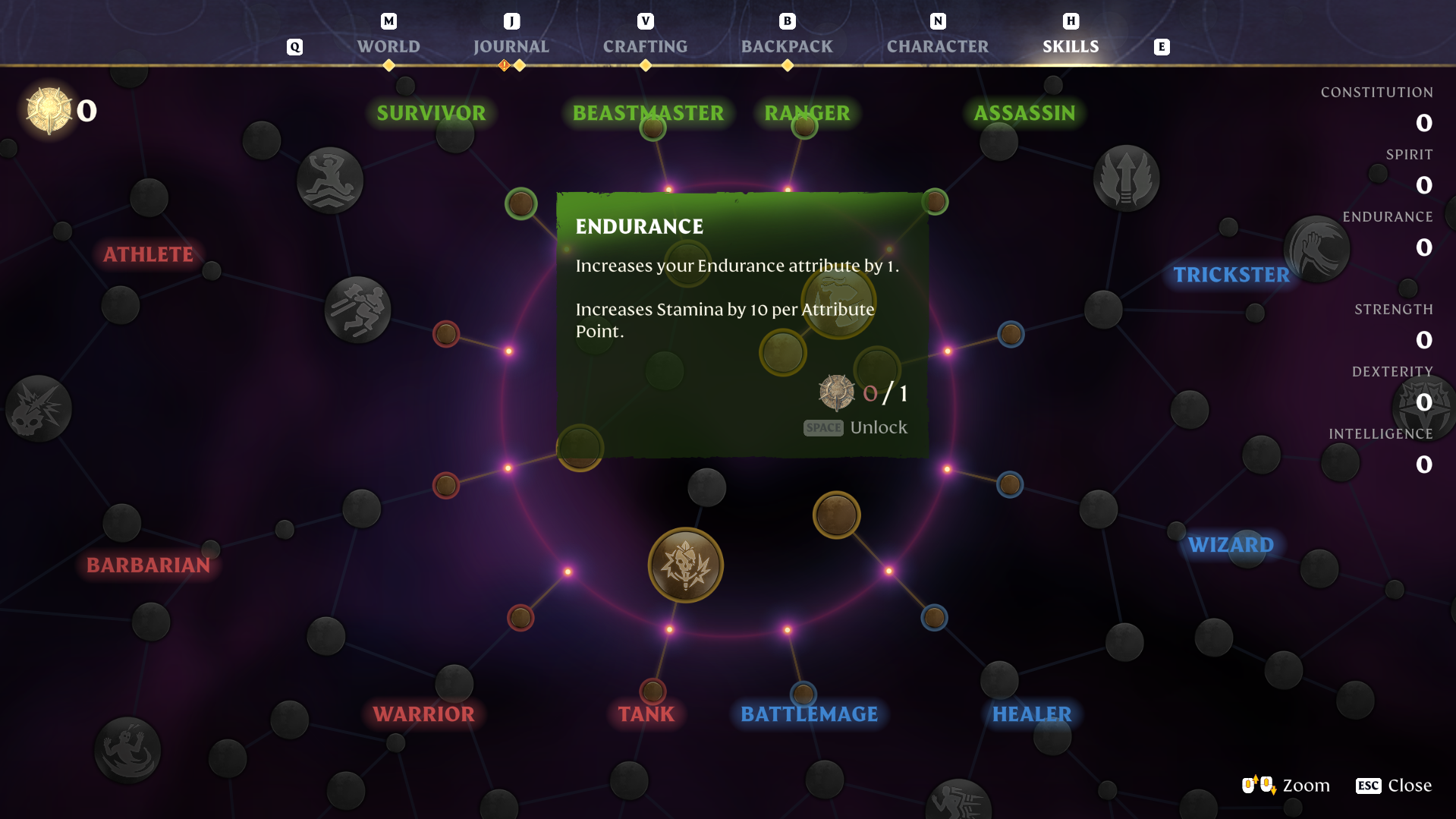Switch to the Character tab

(937, 46)
